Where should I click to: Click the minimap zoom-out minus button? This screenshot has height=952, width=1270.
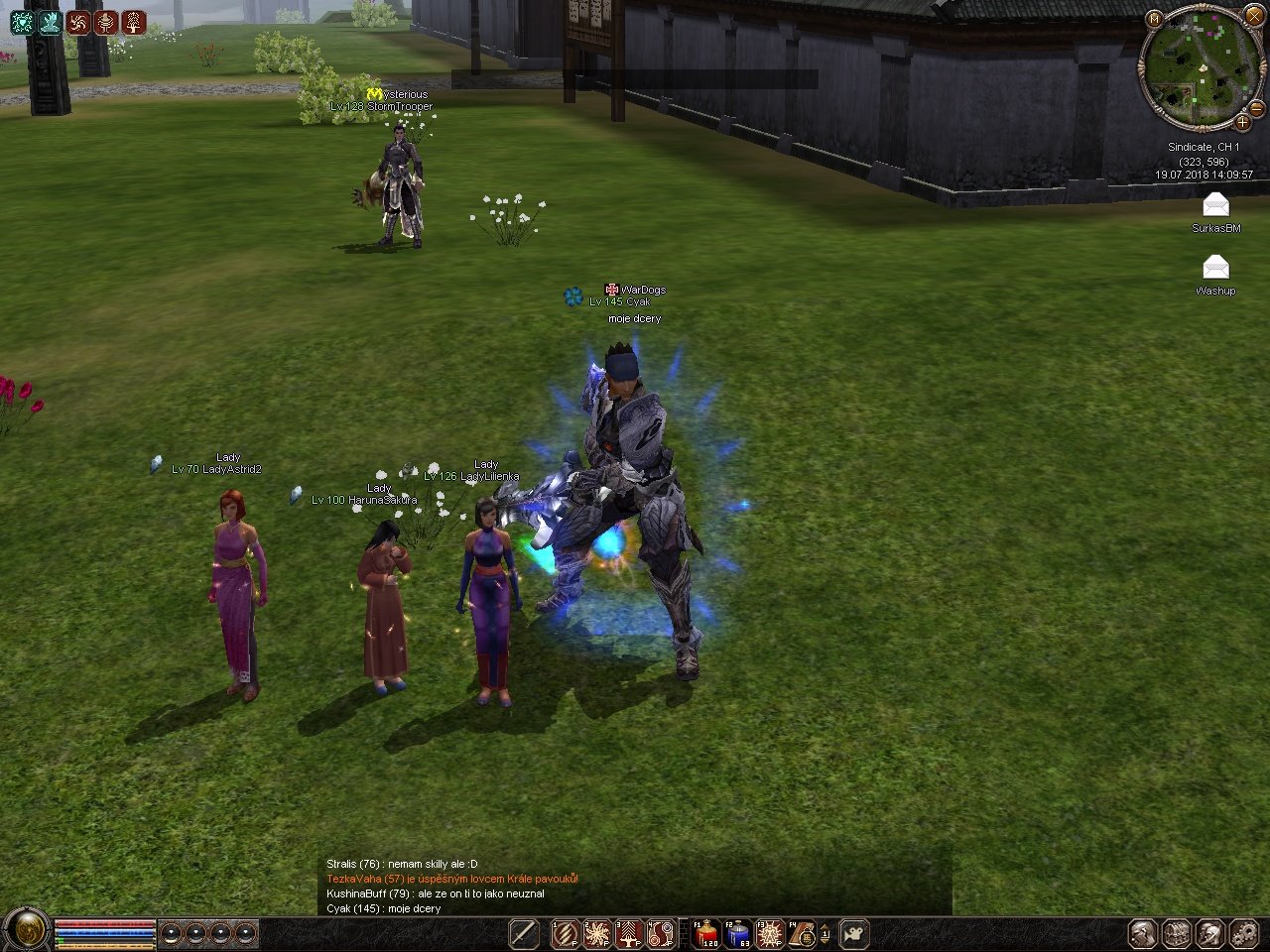(x=1256, y=107)
